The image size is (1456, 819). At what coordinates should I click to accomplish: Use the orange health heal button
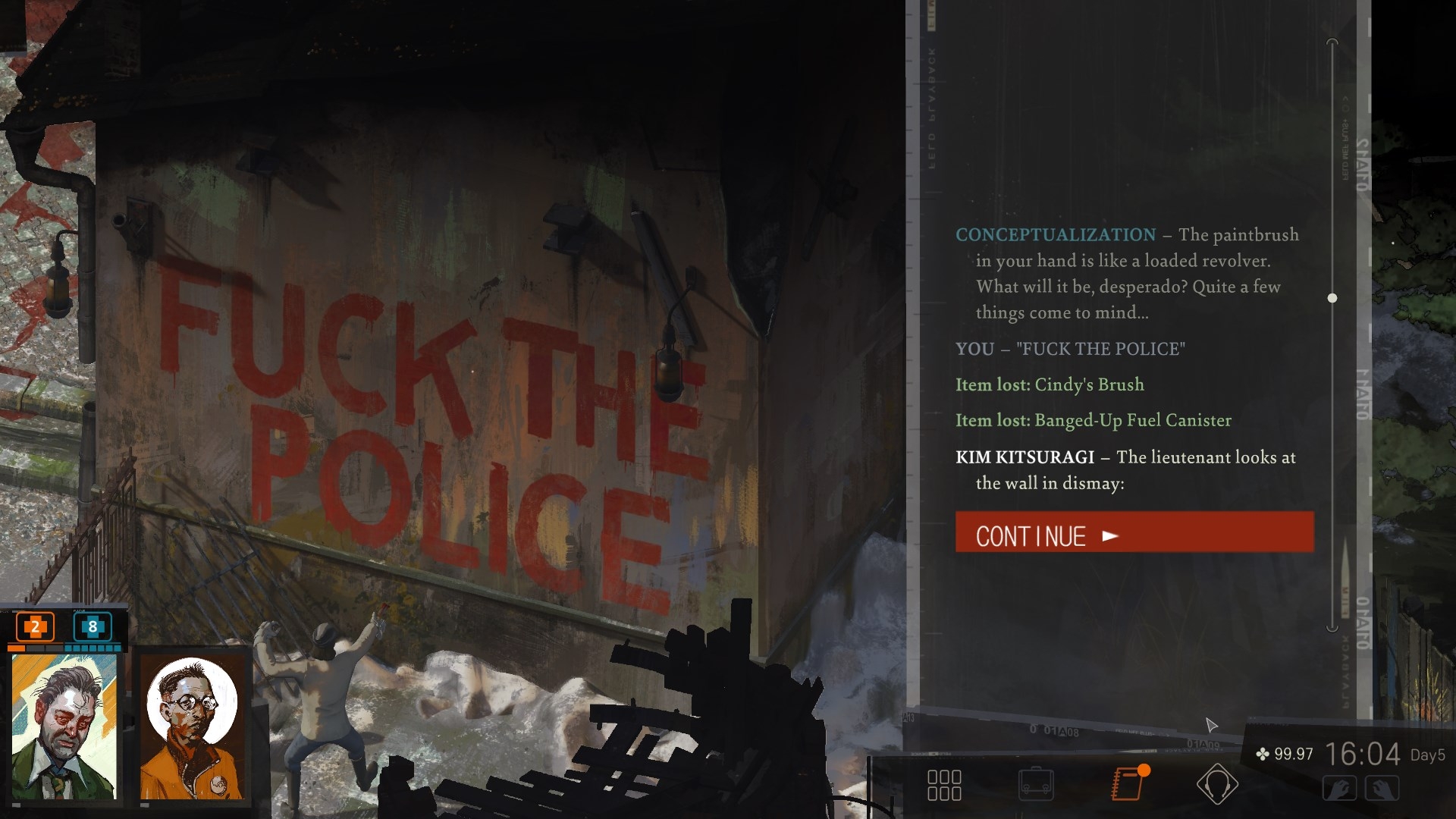[x=35, y=627]
